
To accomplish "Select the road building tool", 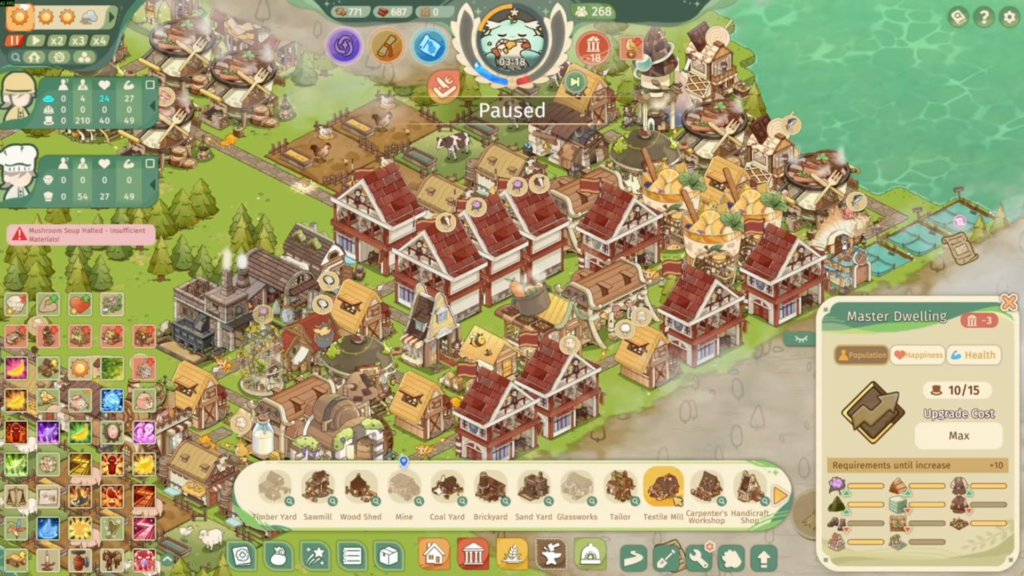I will click(x=634, y=557).
